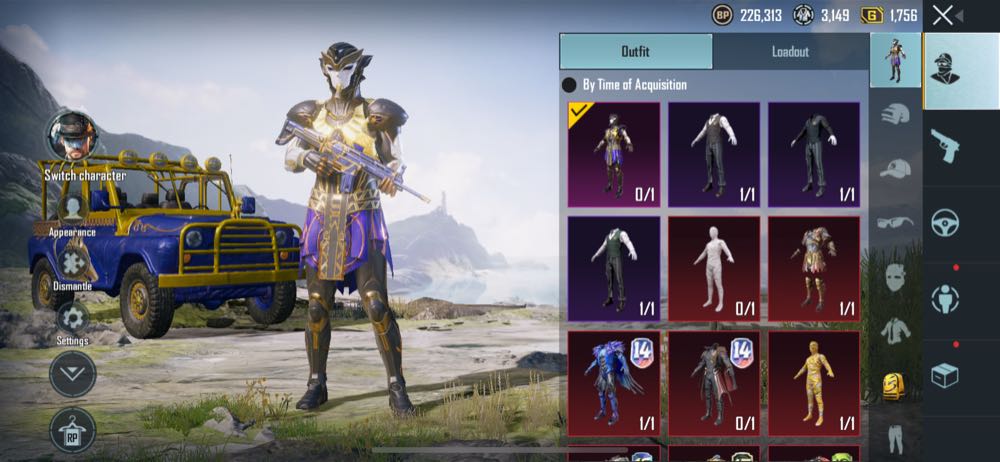Viewport: 1000px width, 462px height.
Task: Collapse the side menu arrow button
Action: [x=72, y=374]
